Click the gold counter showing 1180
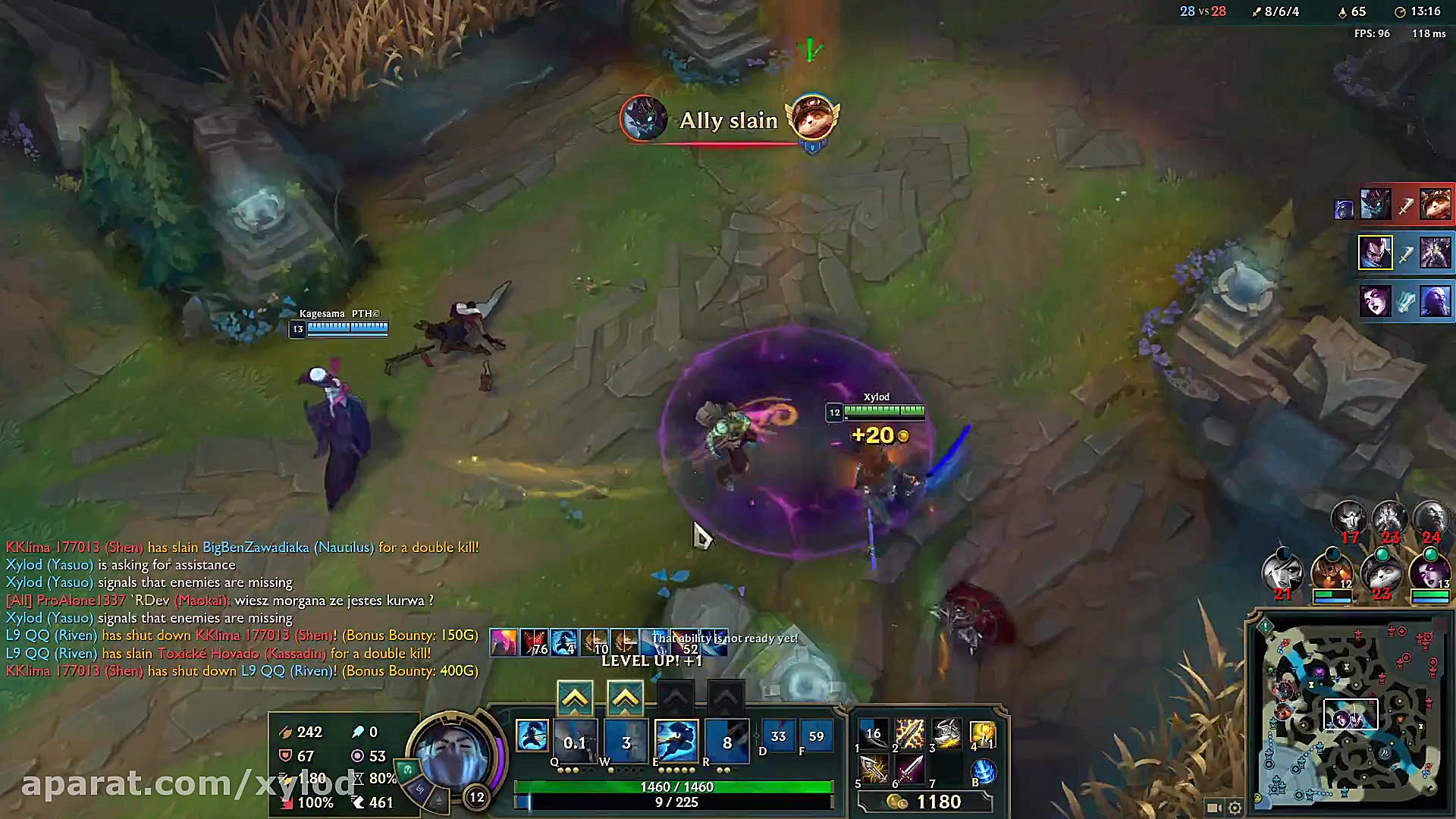 (938, 802)
